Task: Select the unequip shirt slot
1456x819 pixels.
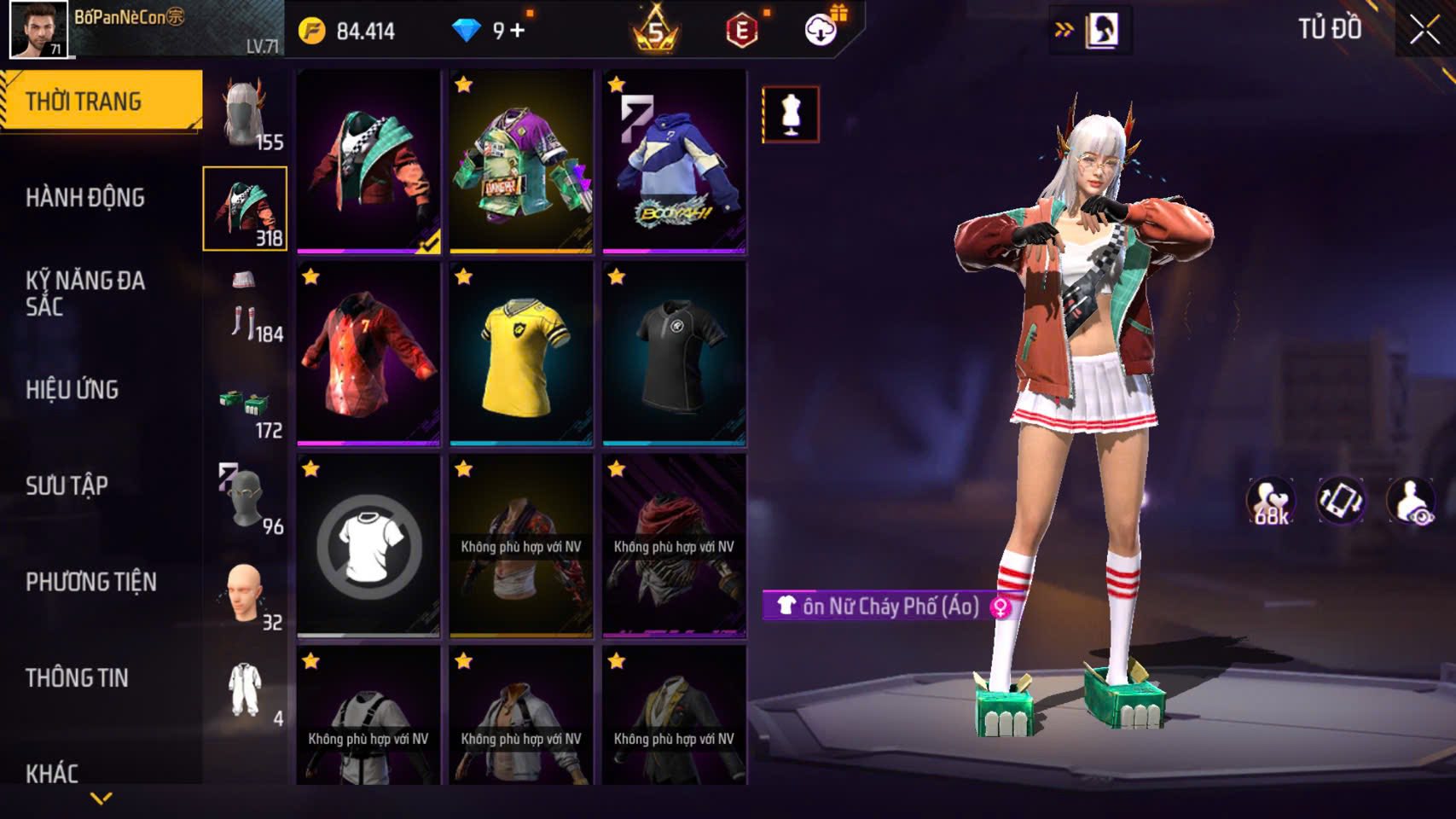Action: pos(368,546)
